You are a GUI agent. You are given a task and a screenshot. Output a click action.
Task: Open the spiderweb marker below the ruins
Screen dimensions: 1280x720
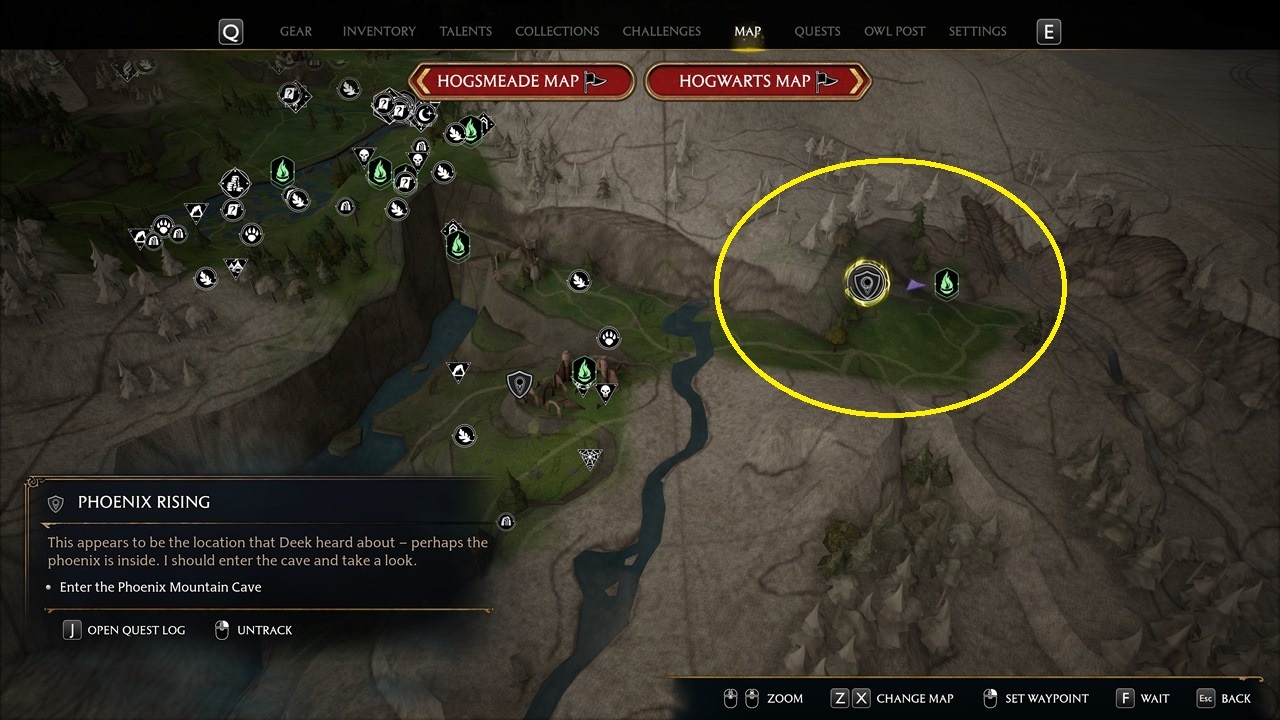[x=588, y=457]
